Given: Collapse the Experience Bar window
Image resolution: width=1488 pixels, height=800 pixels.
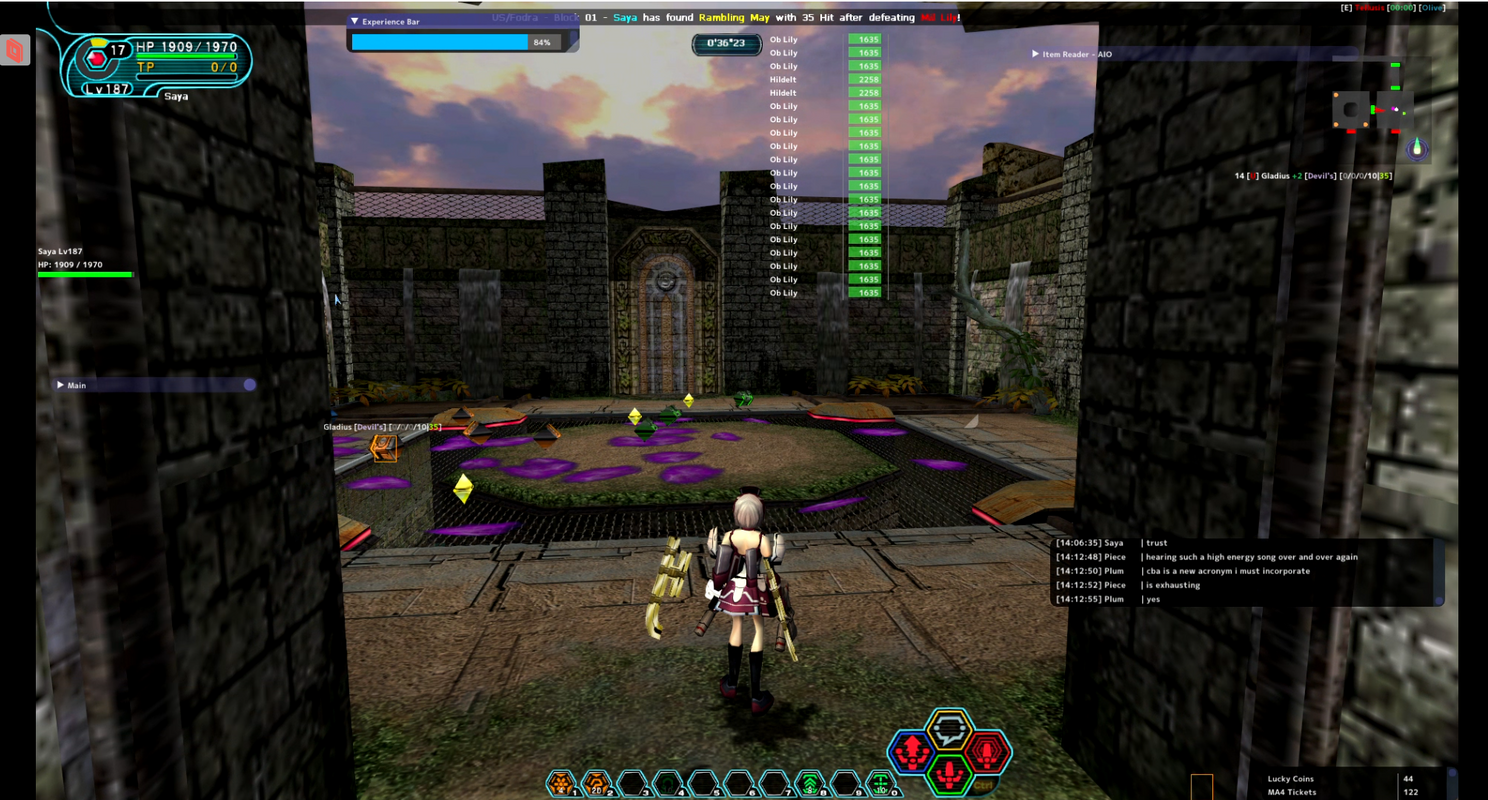Looking at the screenshot, I should [x=354, y=21].
